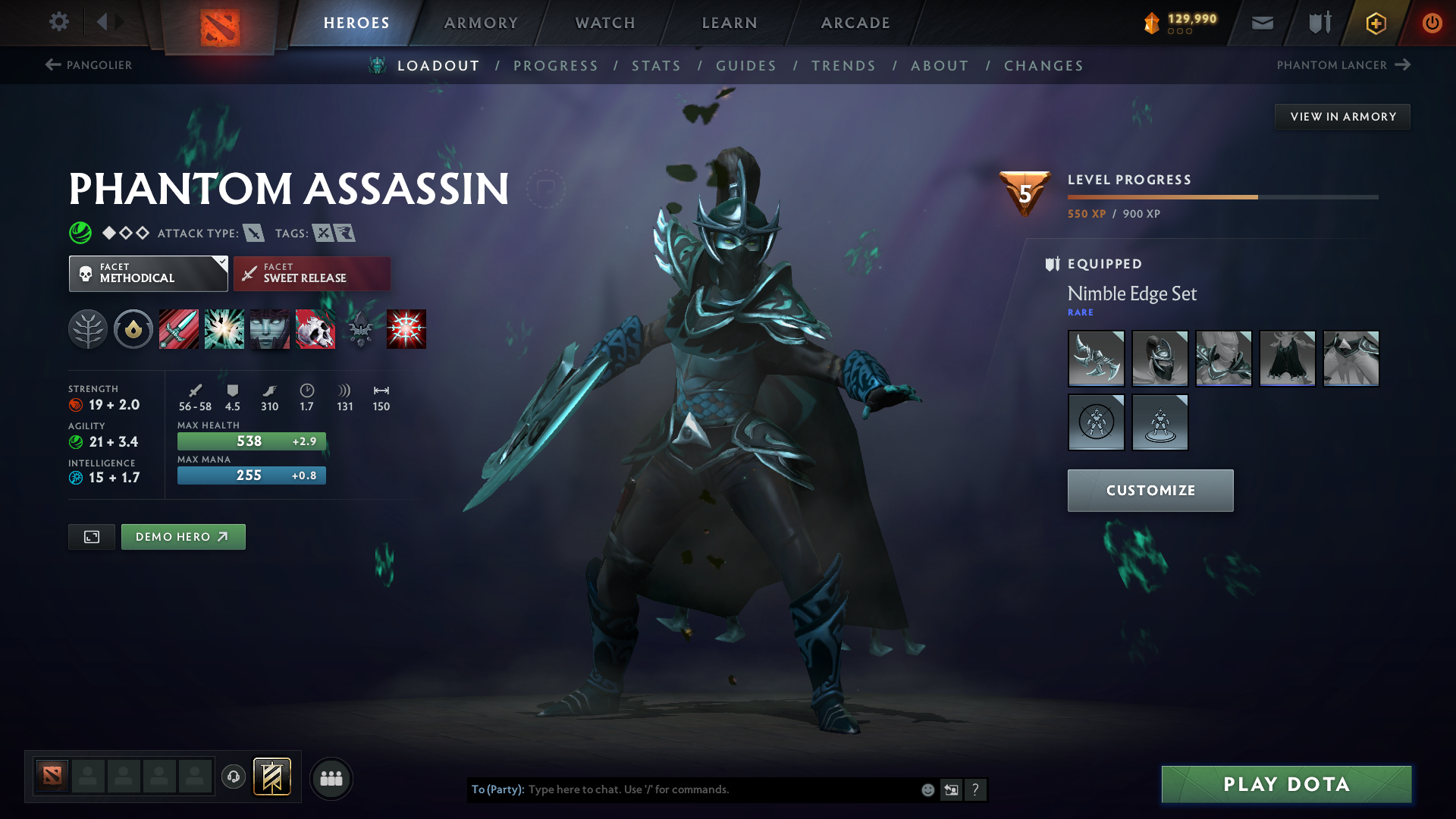Toggle the hero portrait view mode
Screen dimensions: 1456x819
[91, 536]
